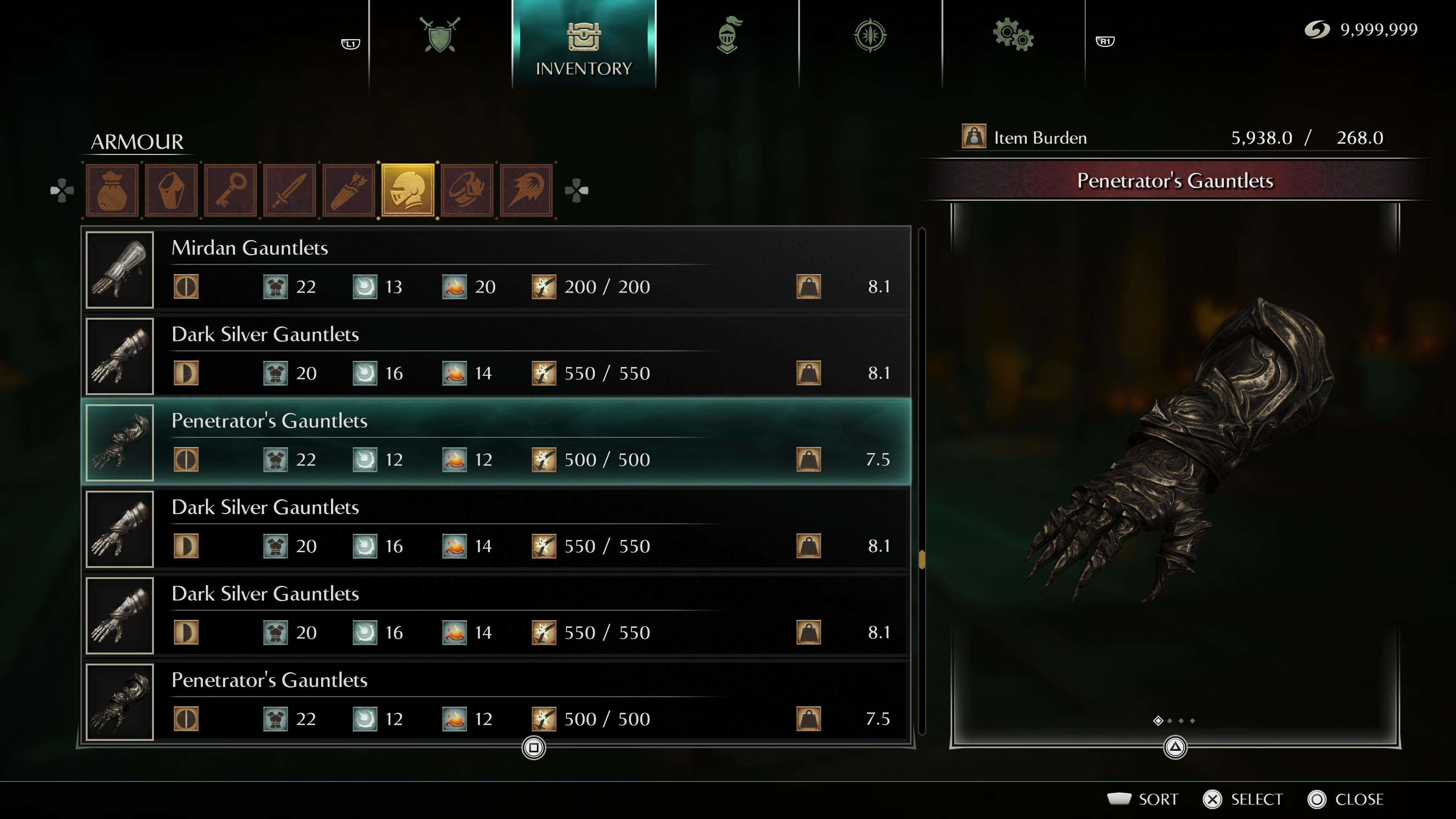Click the armour list scrollbar handle

pyautogui.click(x=922, y=559)
